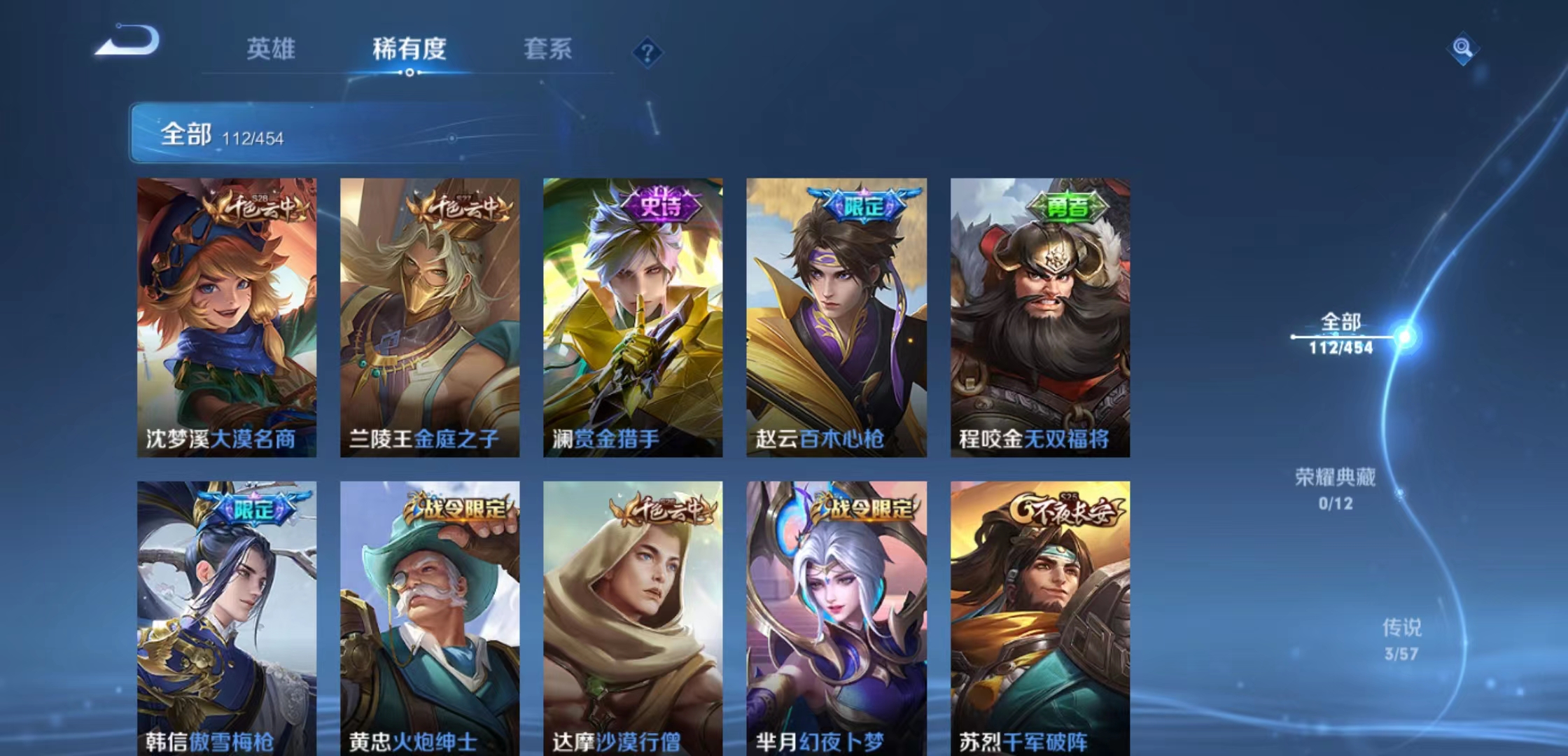1568x756 pixels.
Task: Click the question mark help icon
Action: (647, 50)
